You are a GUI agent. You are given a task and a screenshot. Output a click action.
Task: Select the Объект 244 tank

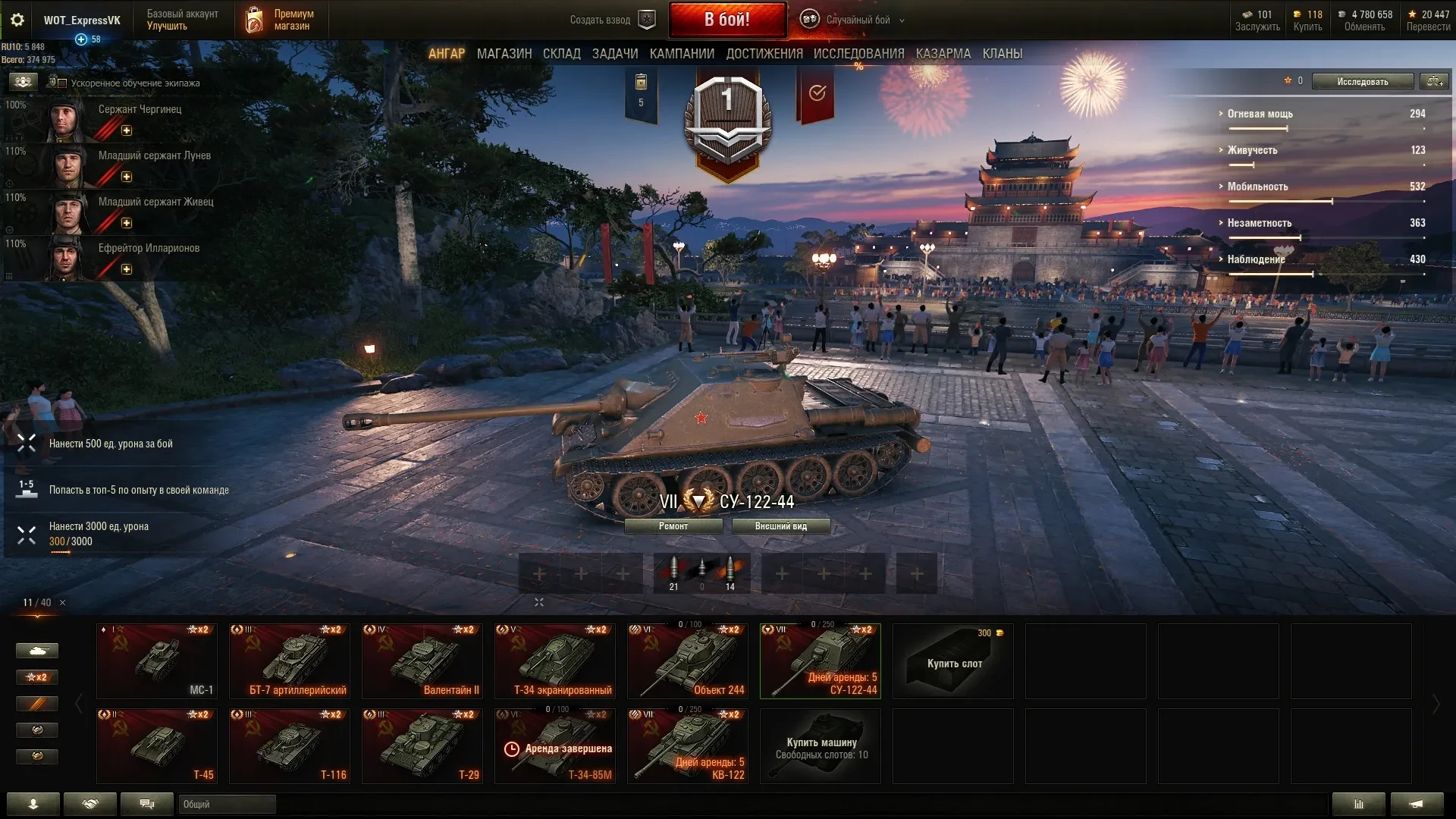(x=687, y=661)
